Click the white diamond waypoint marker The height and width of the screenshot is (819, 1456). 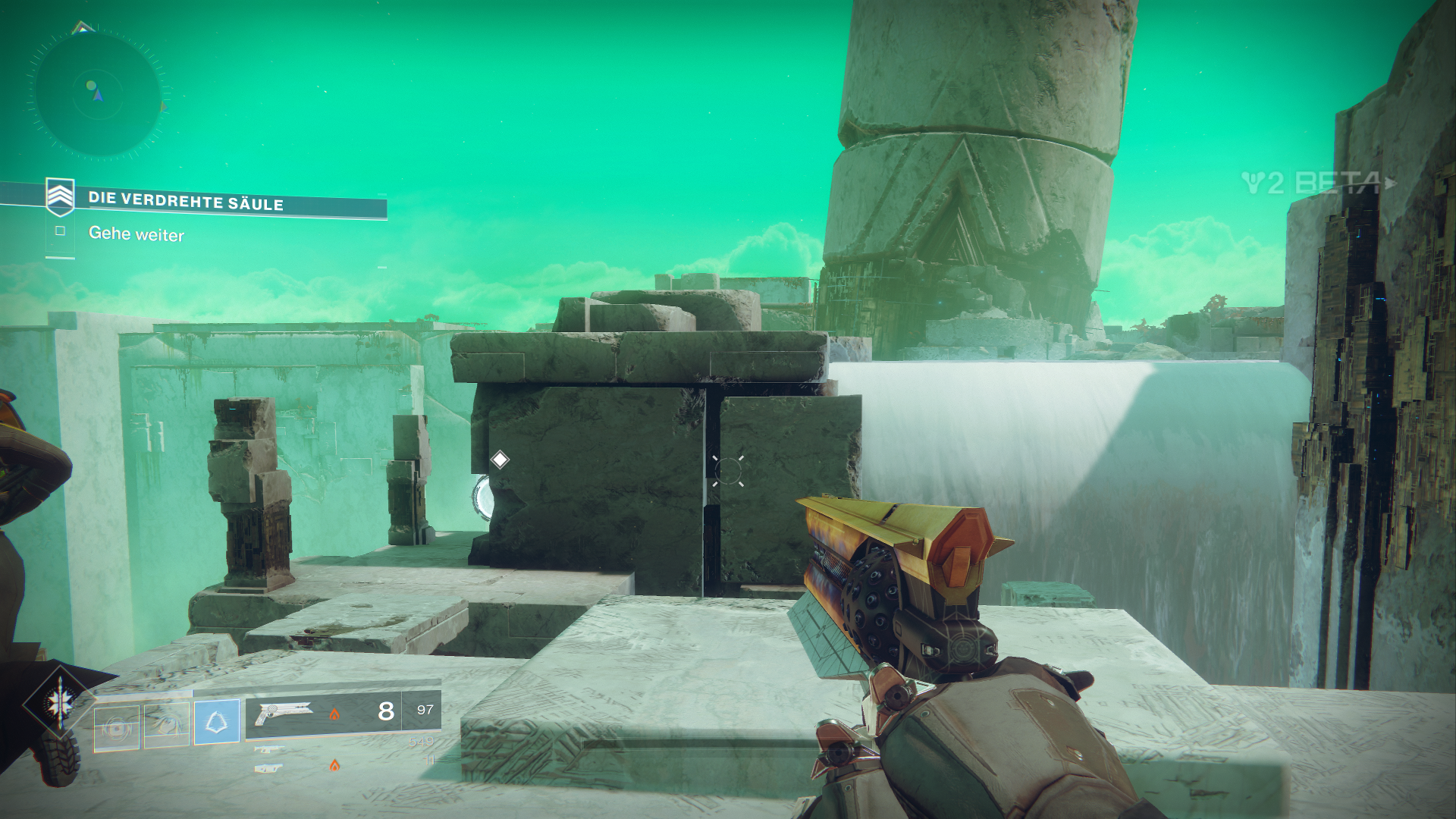(500, 460)
